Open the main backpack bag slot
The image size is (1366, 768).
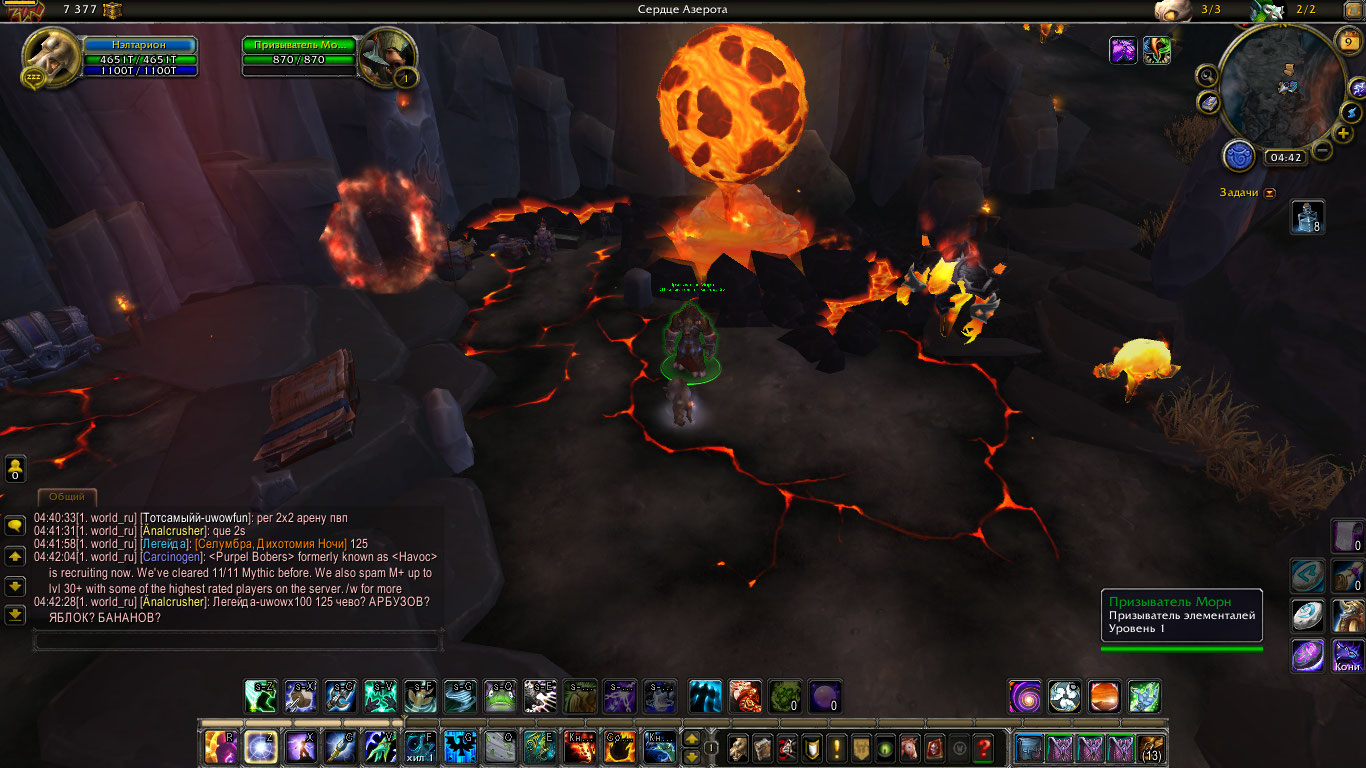[x=1151, y=748]
